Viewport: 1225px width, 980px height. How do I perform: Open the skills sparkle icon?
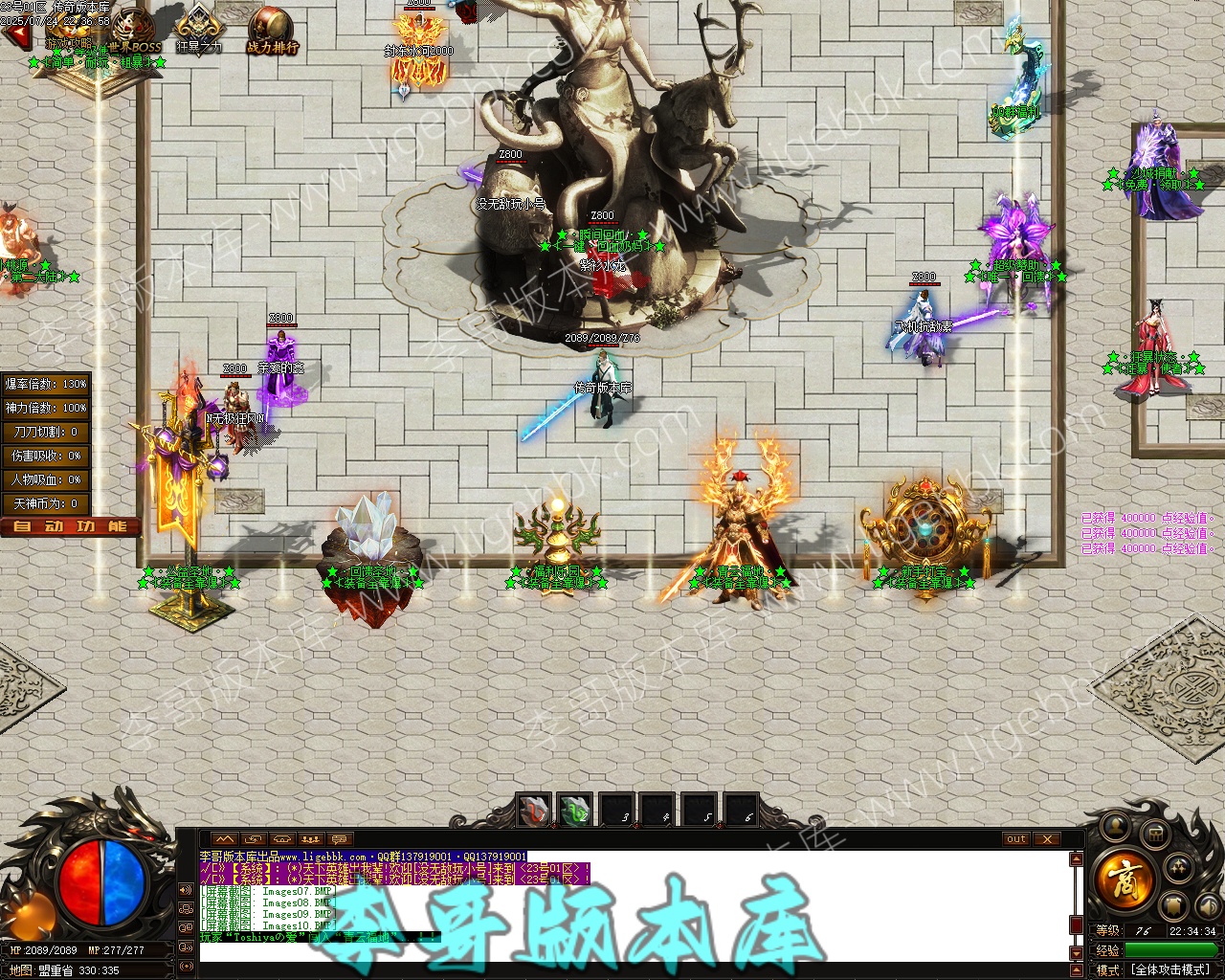tap(1181, 868)
